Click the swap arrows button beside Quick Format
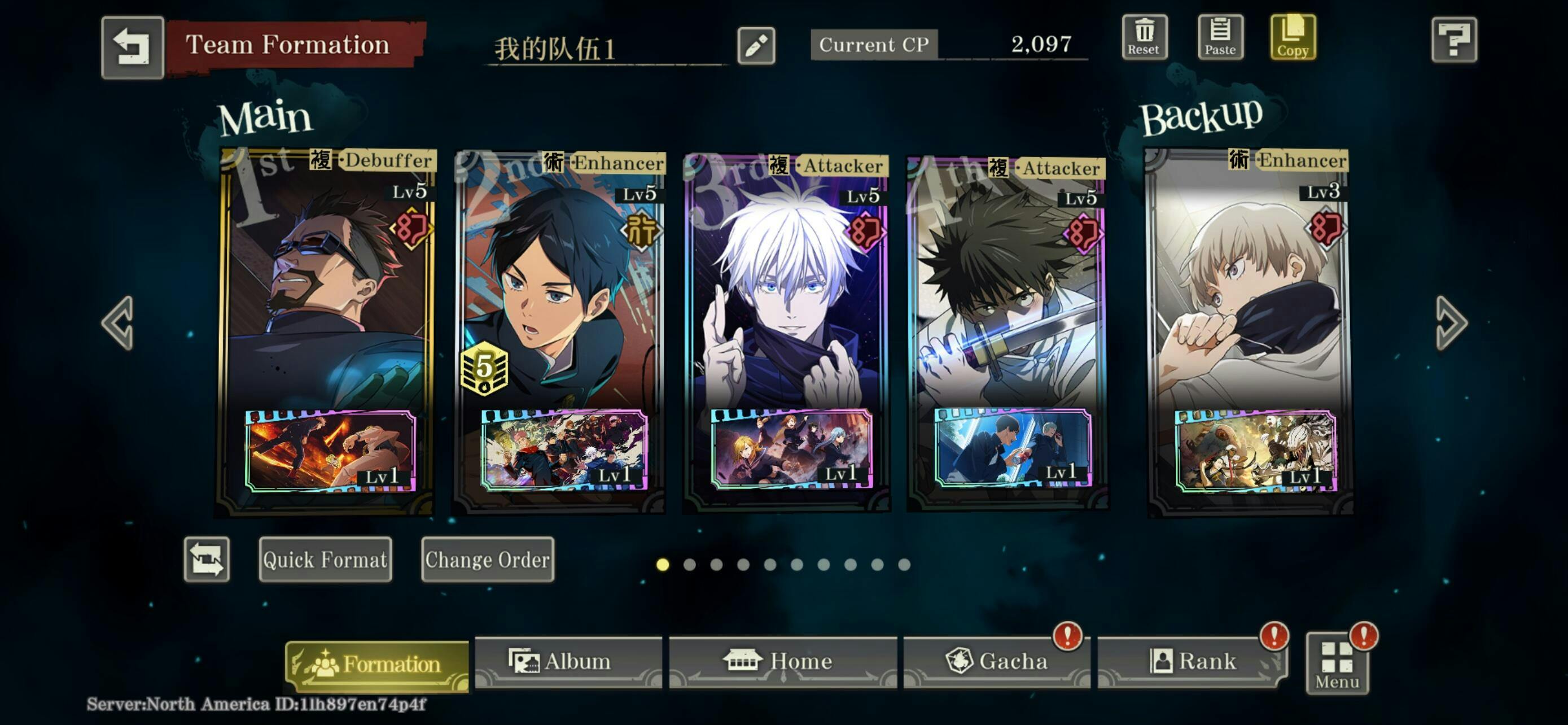The height and width of the screenshot is (725, 1568). pyautogui.click(x=207, y=559)
